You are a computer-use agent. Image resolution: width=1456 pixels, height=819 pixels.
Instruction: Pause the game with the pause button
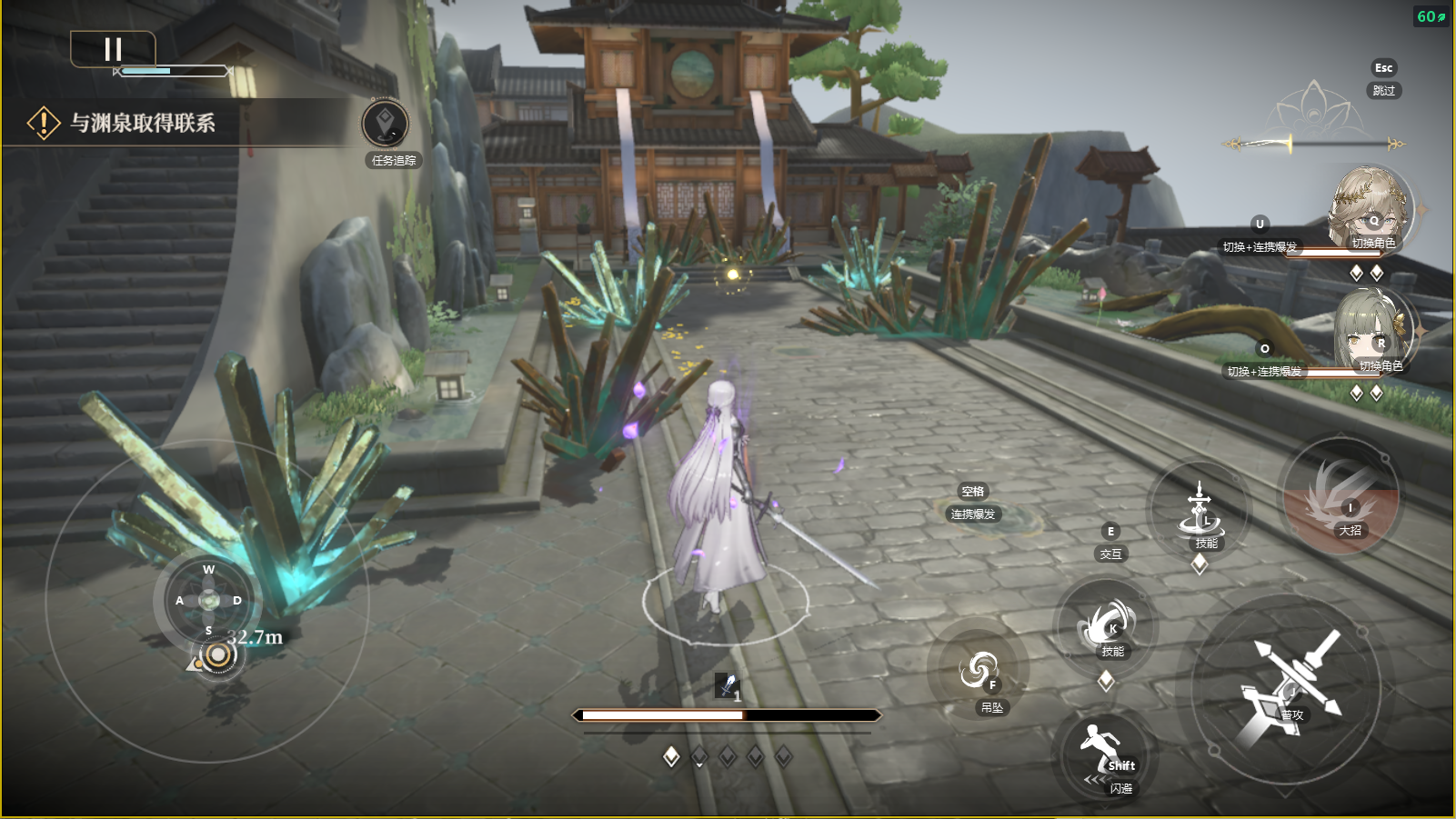tap(113, 49)
